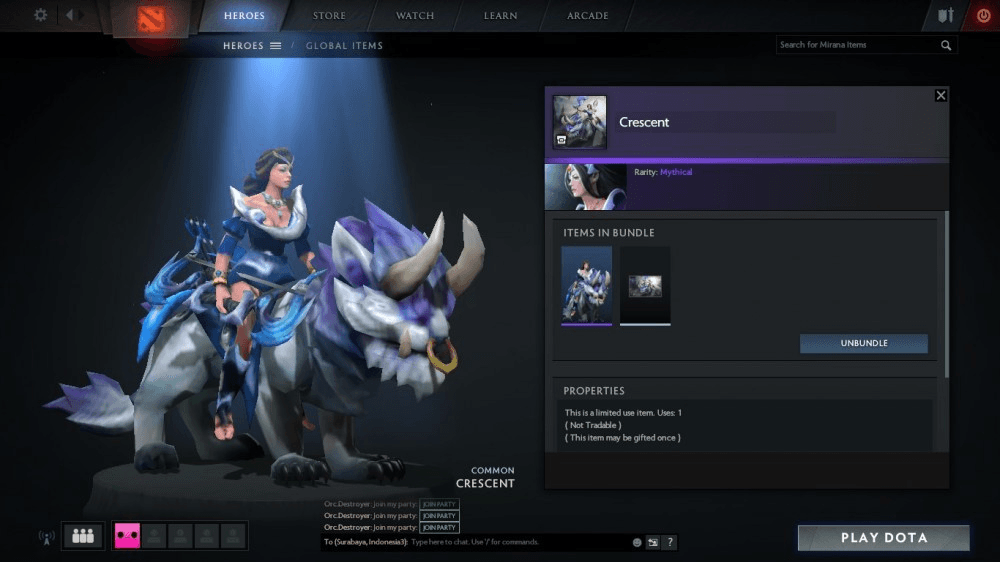Screen dimensions: 1000x562
Task: Open the armory shield icon
Action: pos(946,16)
